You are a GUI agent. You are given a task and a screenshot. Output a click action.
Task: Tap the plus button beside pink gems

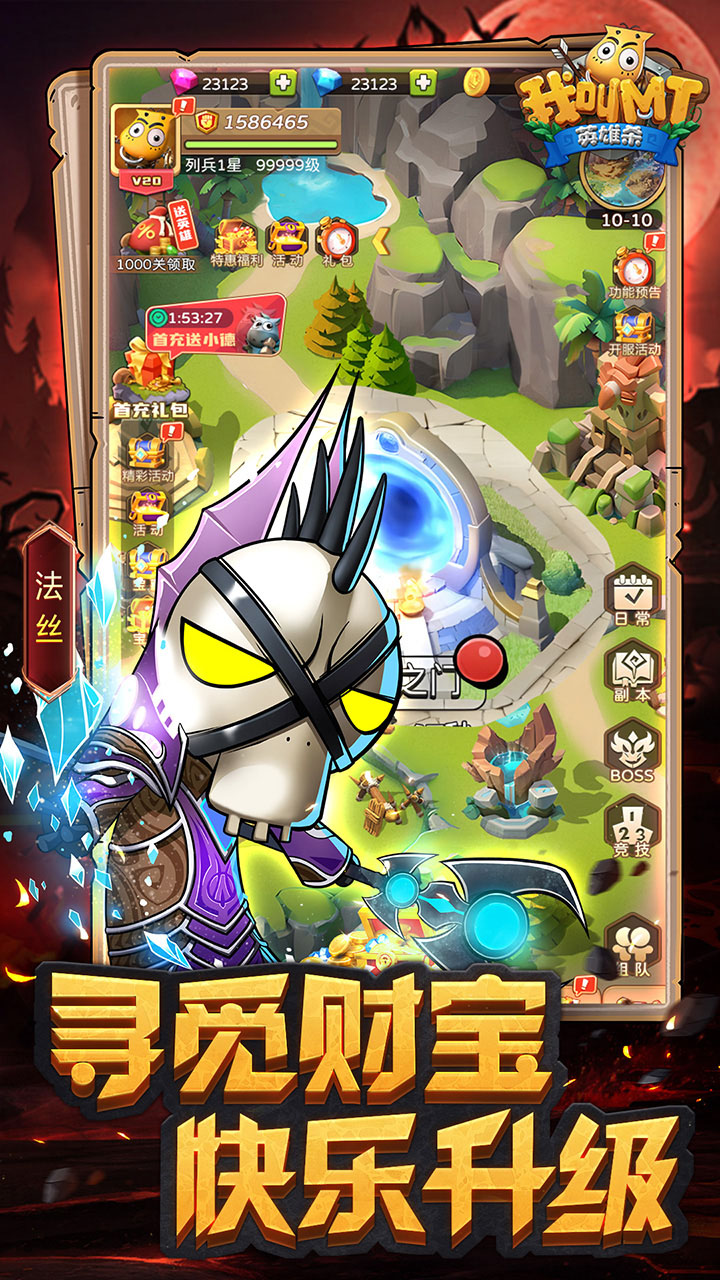[x=284, y=82]
